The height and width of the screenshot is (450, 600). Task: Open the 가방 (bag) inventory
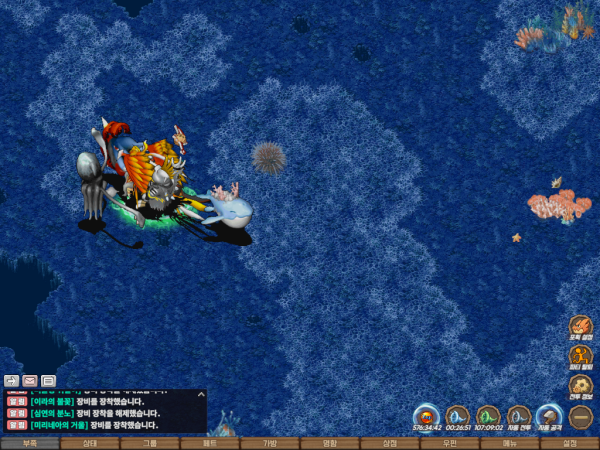pos(270,443)
